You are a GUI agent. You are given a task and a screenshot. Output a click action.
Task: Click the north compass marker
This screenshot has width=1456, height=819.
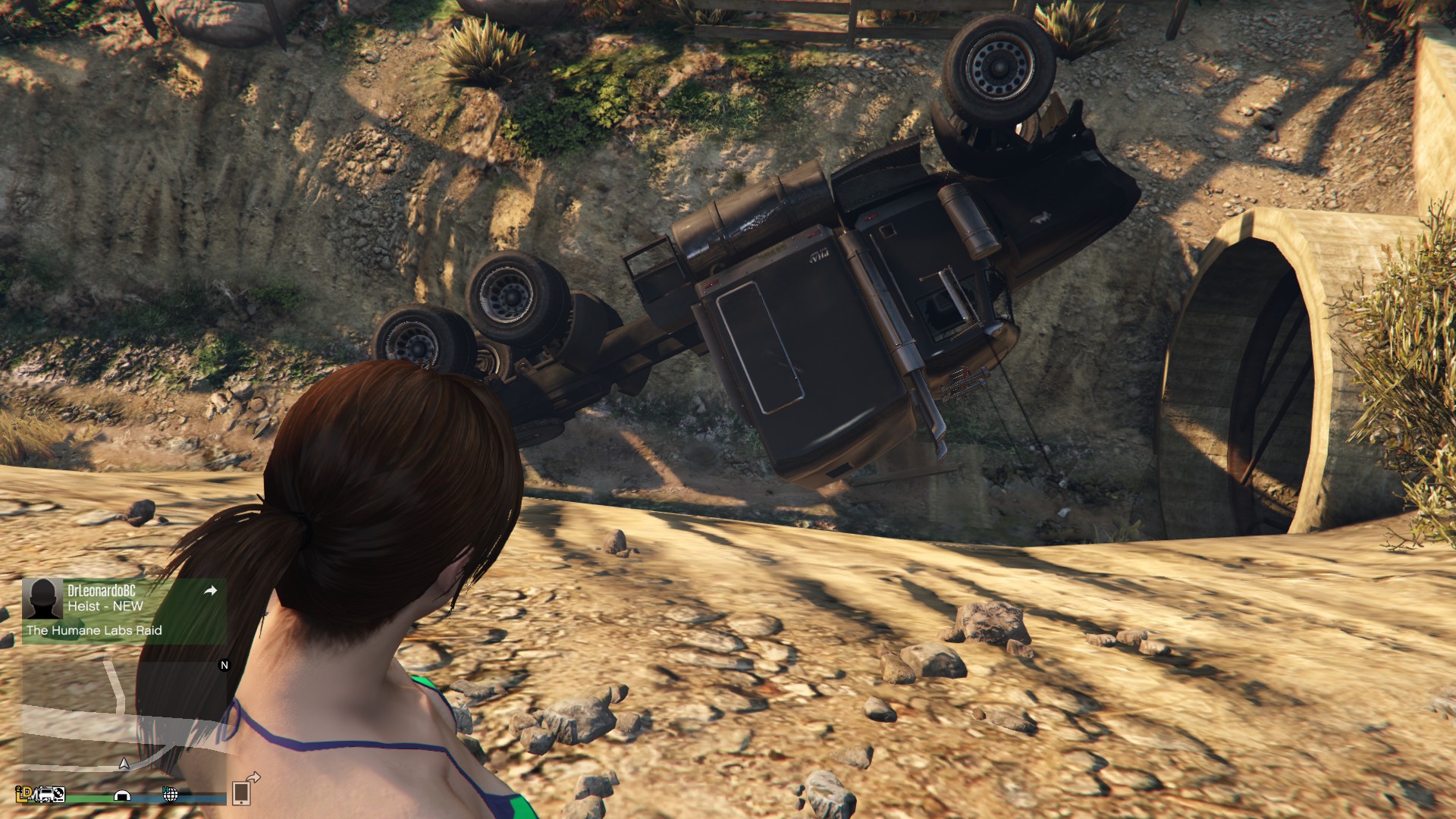pos(224,665)
